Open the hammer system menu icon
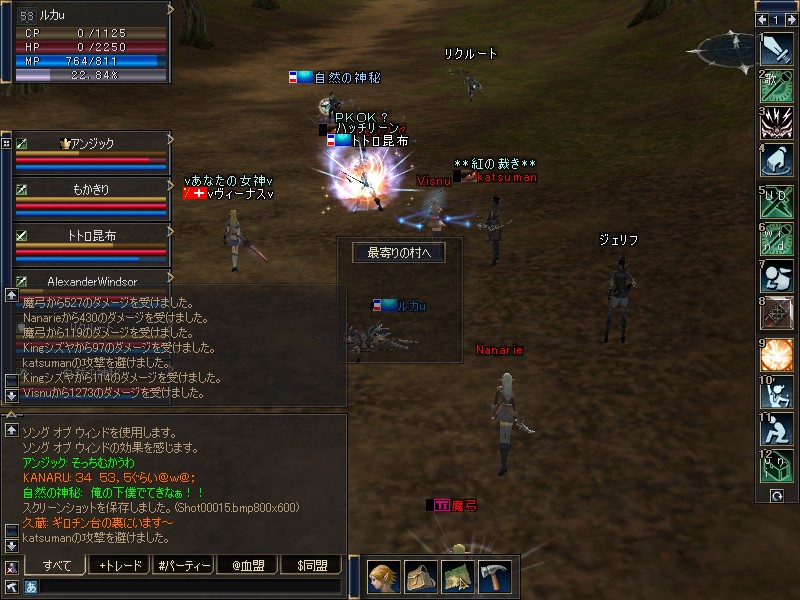 (494, 576)
